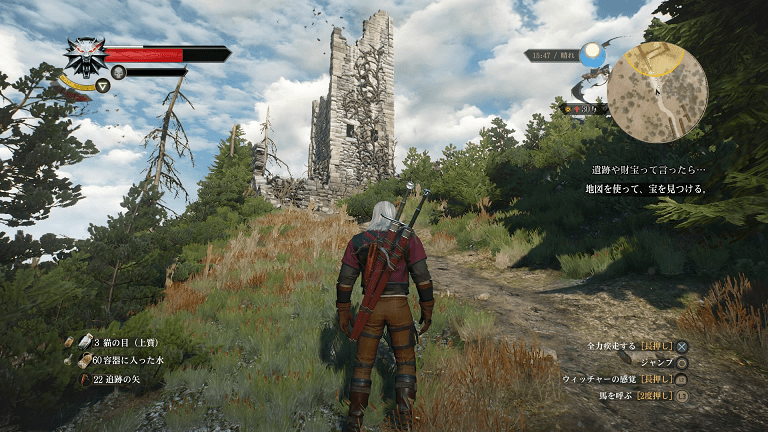Open the circular minimap
The width and height of the screenshot is (768, 432).
click(x=657, y=92)
